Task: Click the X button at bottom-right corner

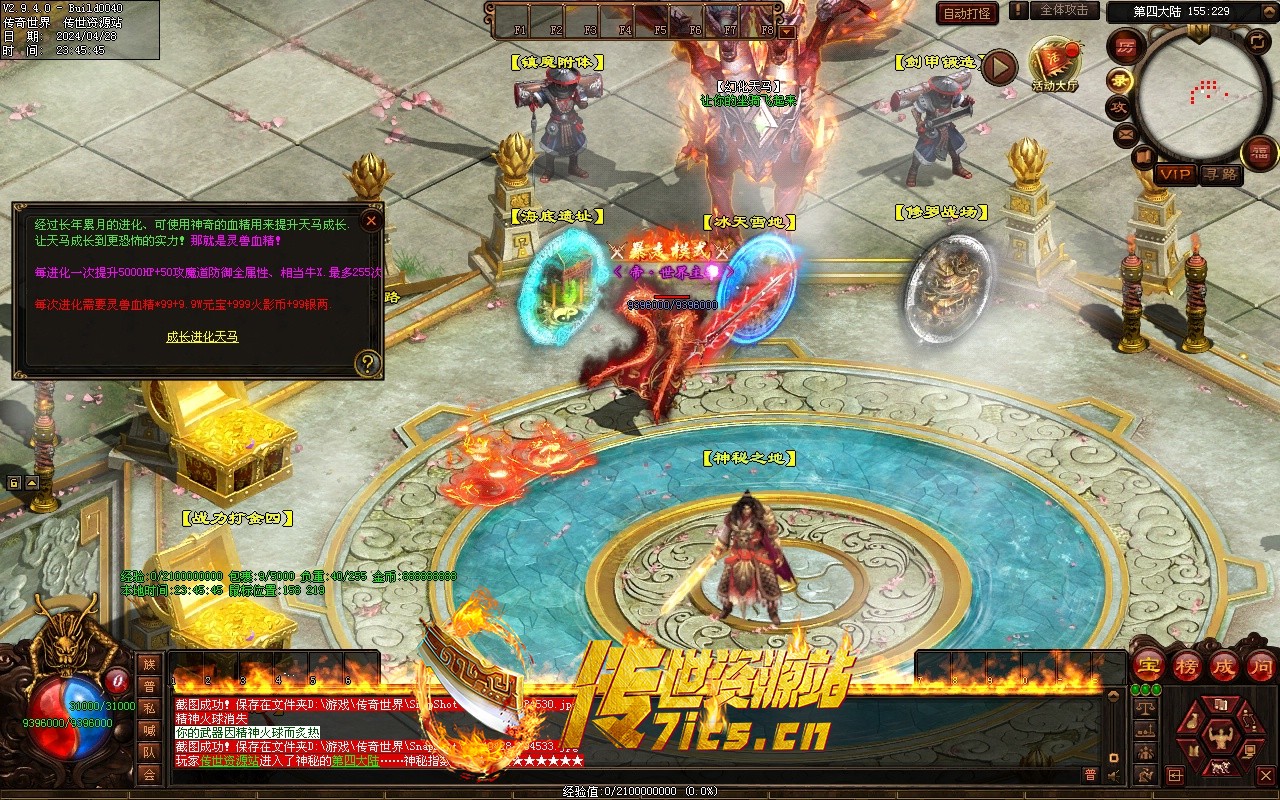Action: point(1265,775)
